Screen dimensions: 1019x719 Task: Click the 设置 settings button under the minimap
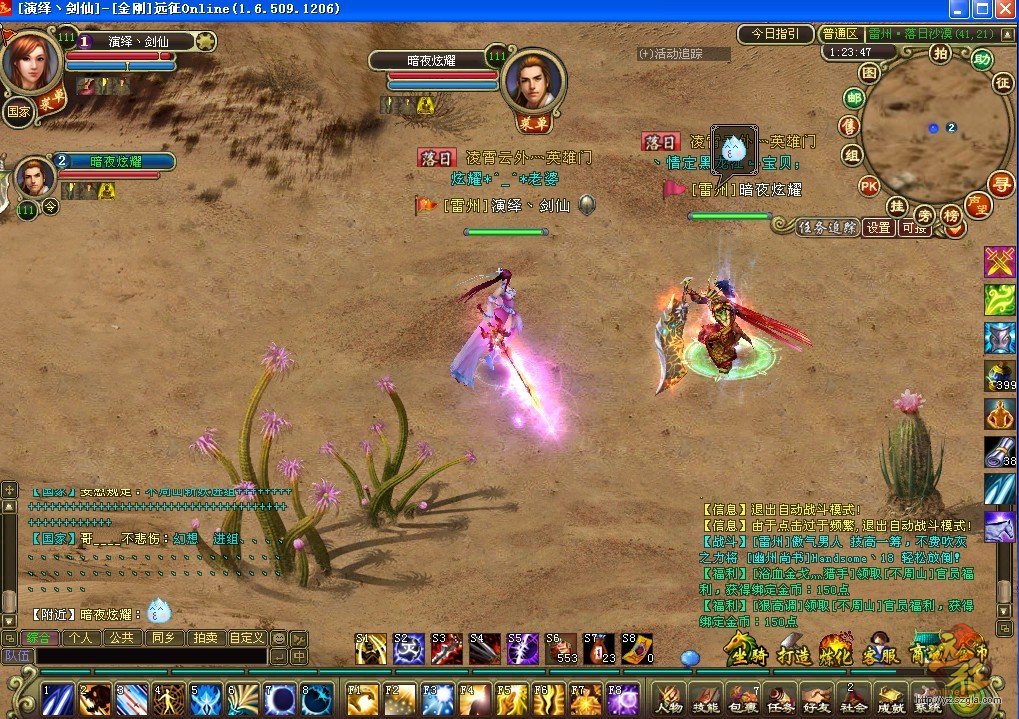click(x=878, y=228)
